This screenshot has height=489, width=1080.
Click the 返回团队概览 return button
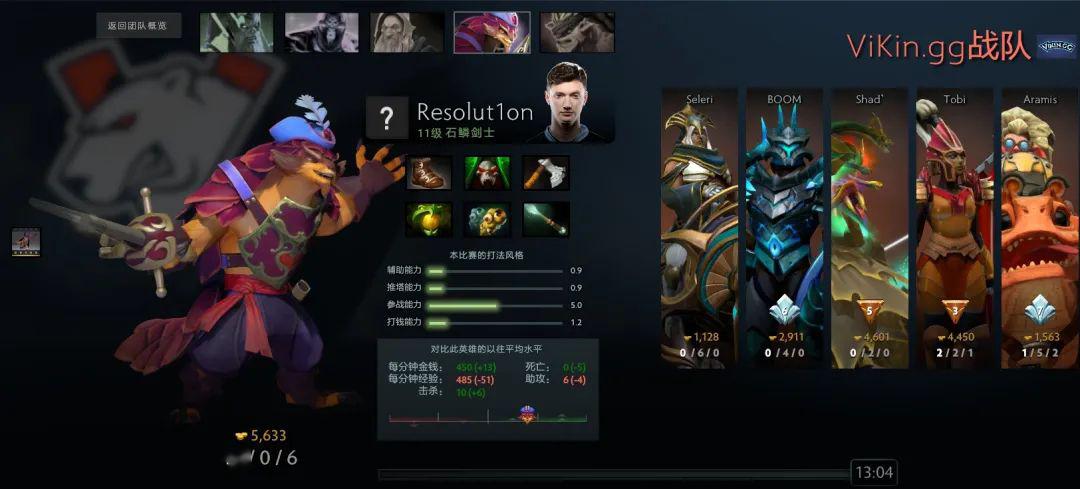(138, 26)
